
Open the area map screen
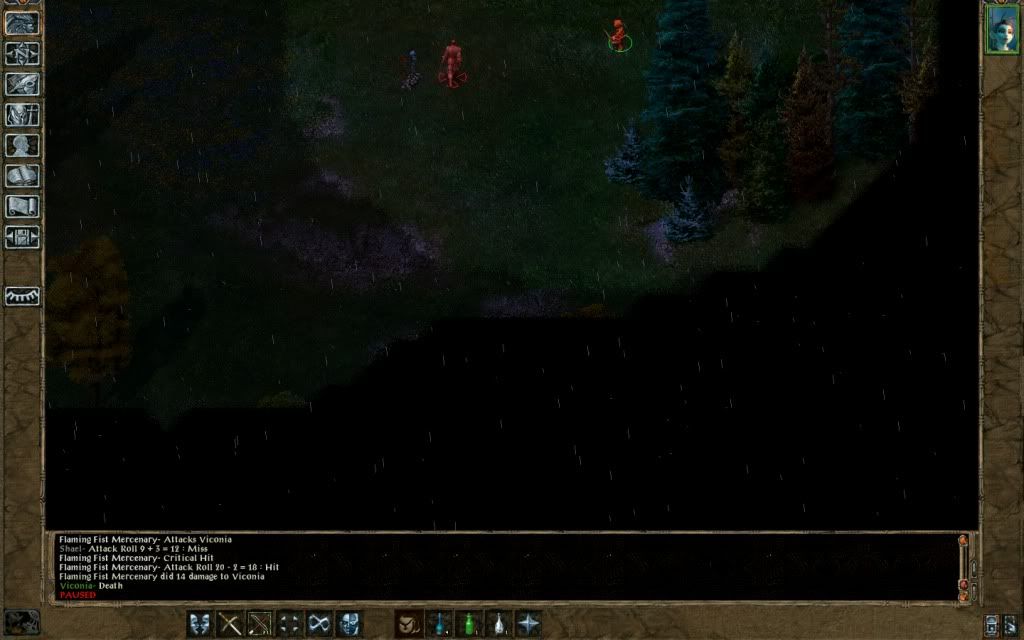point(22,54)
